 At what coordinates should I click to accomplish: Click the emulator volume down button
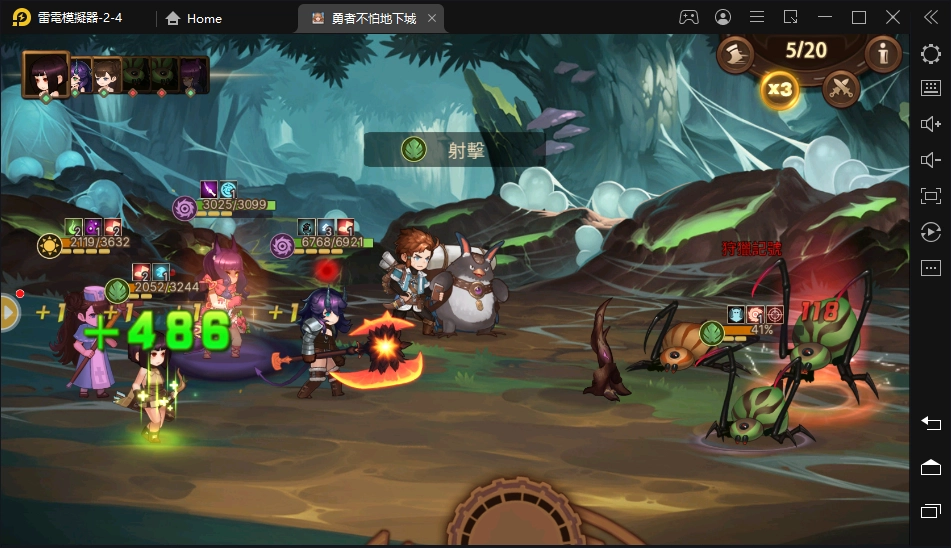[x=930, y=160]
